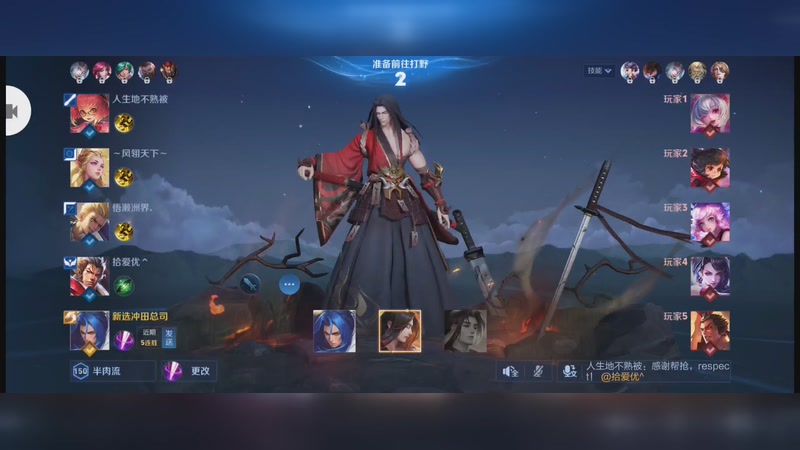Click the 更改 summoner spell button
This screenshot has width=800, height=450.
coord(189,371)
